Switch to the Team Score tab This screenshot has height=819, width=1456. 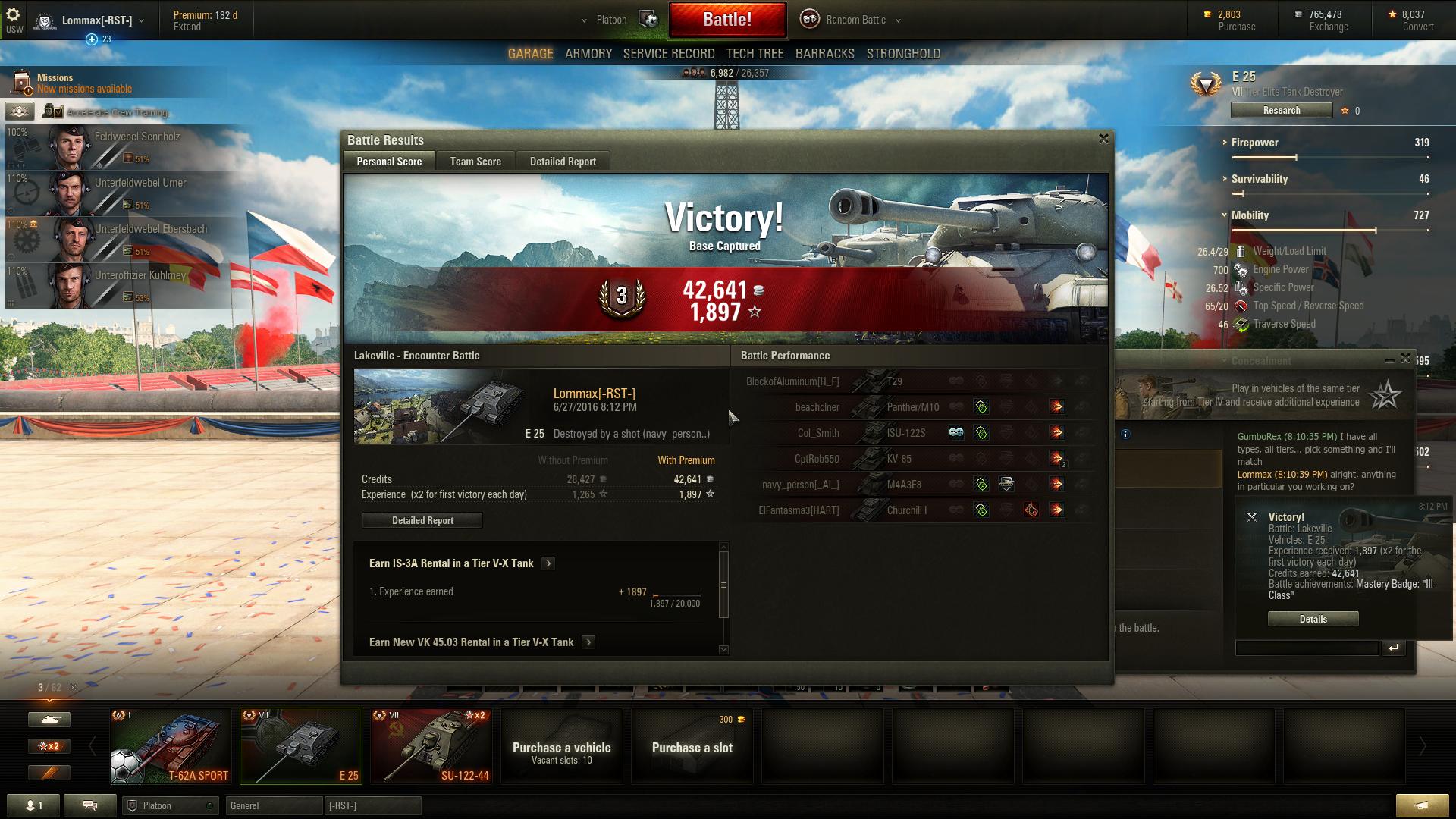[x=475, y=162]
